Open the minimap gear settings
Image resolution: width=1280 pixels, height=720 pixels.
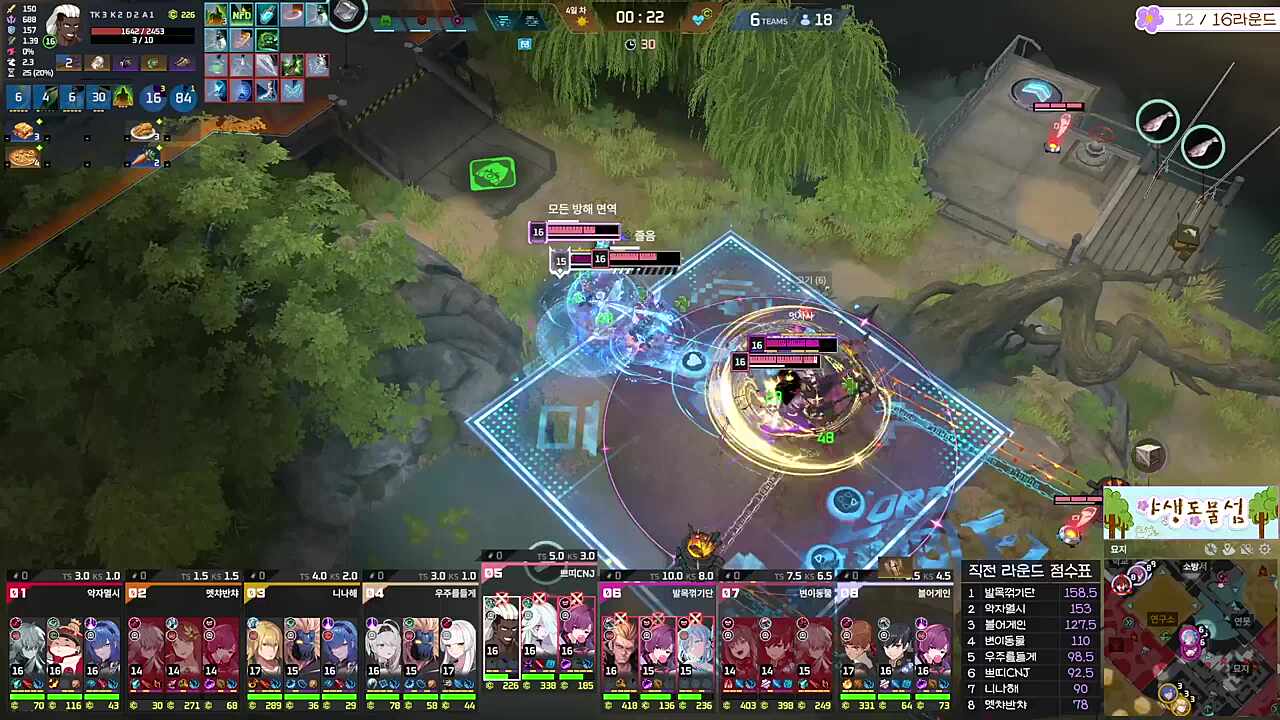1263,550
